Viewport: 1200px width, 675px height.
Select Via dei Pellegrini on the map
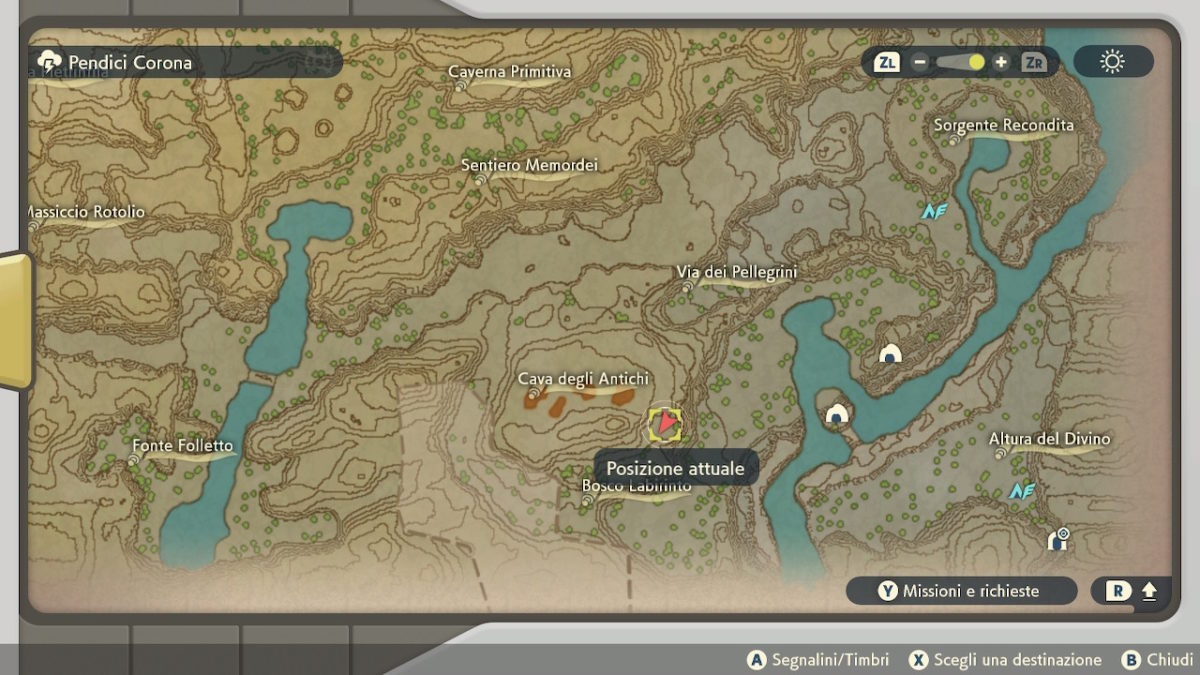coord(736,272)
